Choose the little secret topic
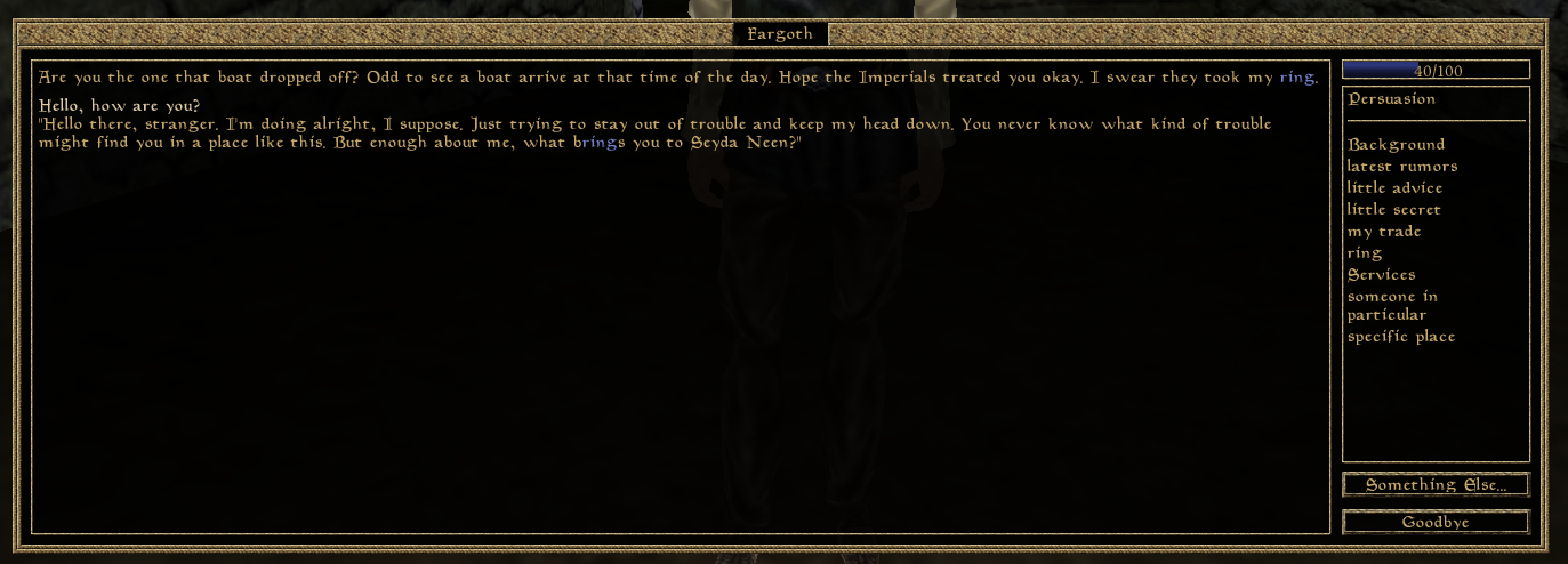 (x=1393, y=210)
